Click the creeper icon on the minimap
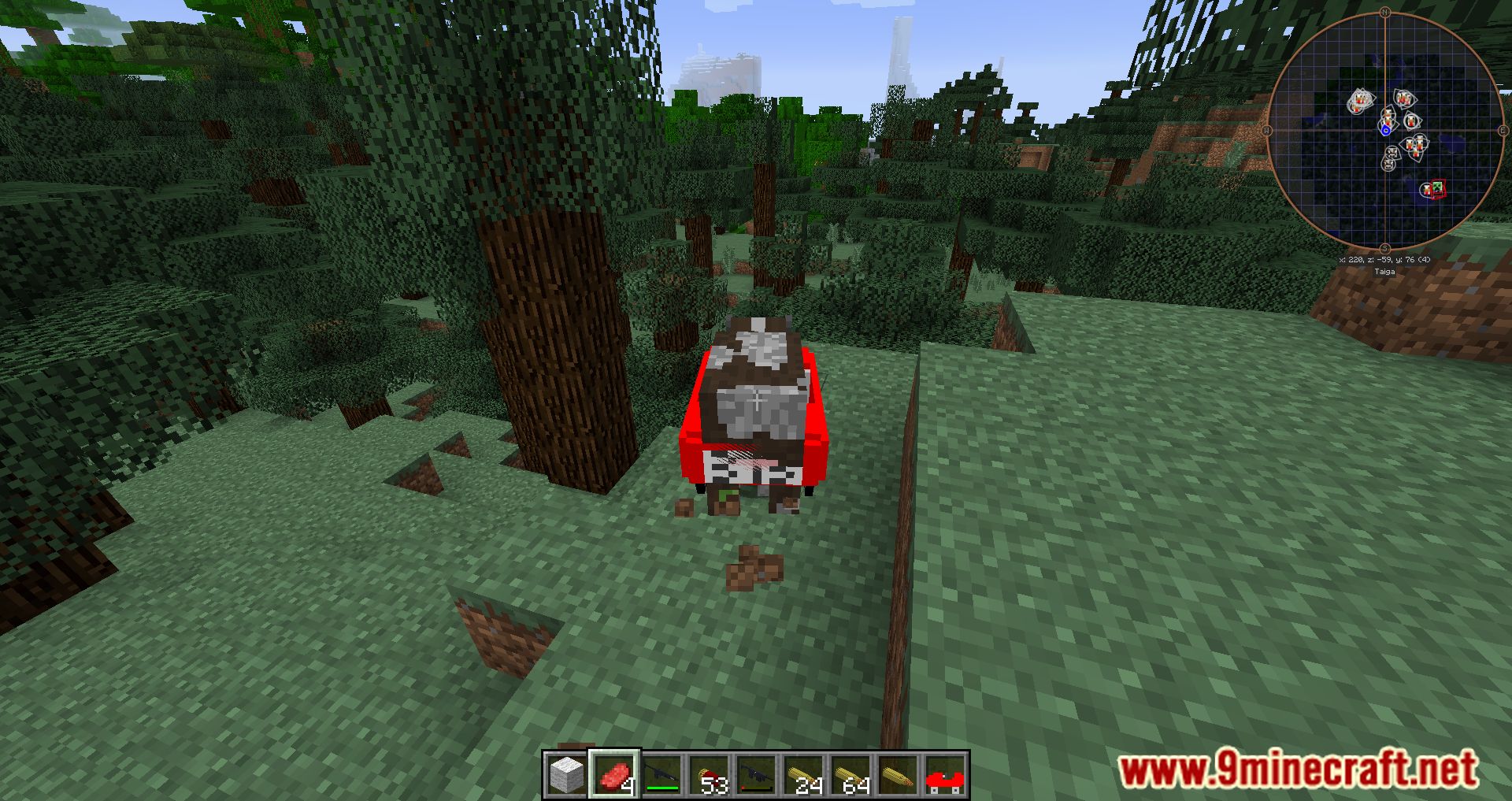This screenshot has width=1512, height=801. 1438,187
